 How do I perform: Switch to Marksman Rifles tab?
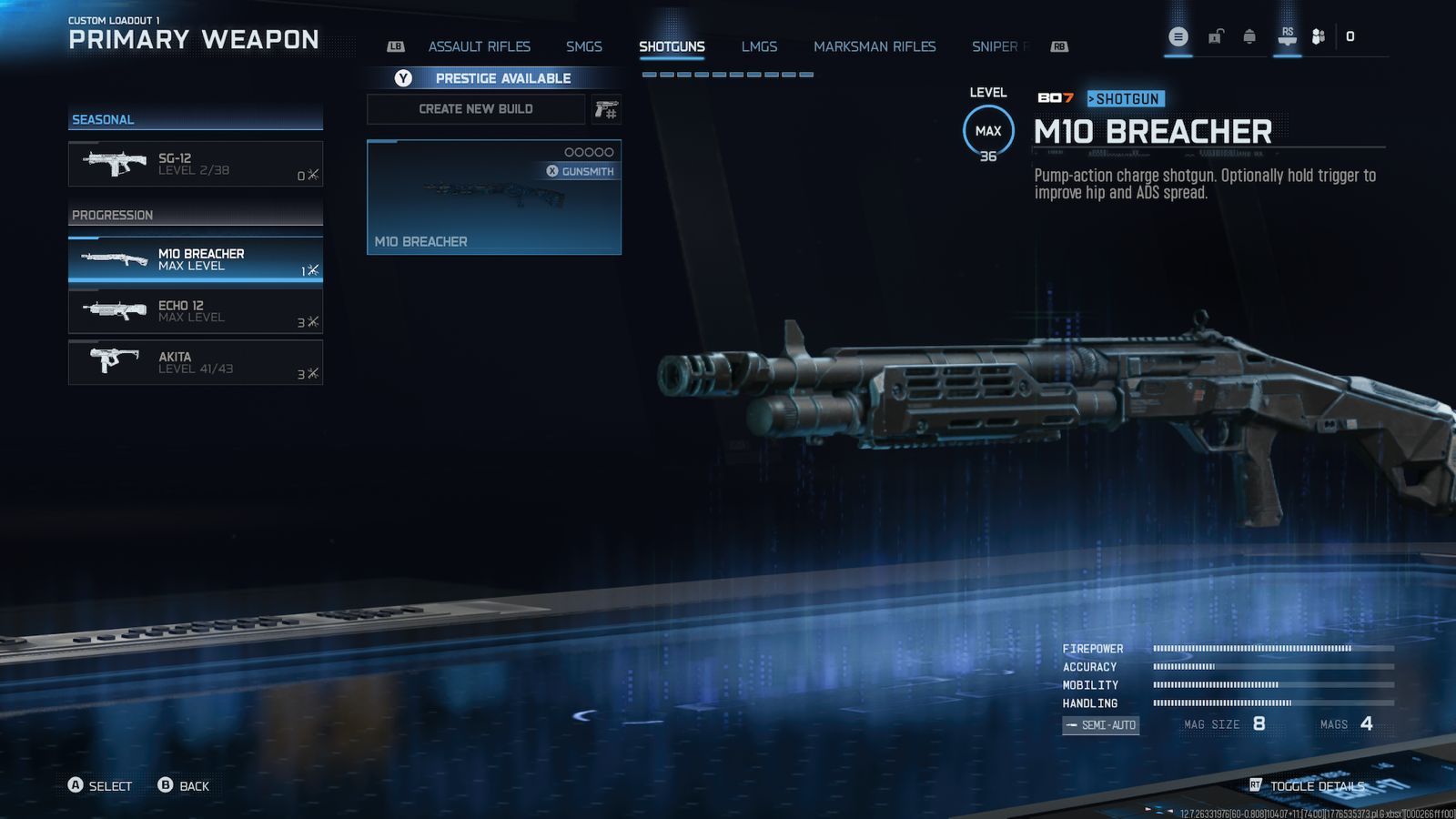click(875, 46)
